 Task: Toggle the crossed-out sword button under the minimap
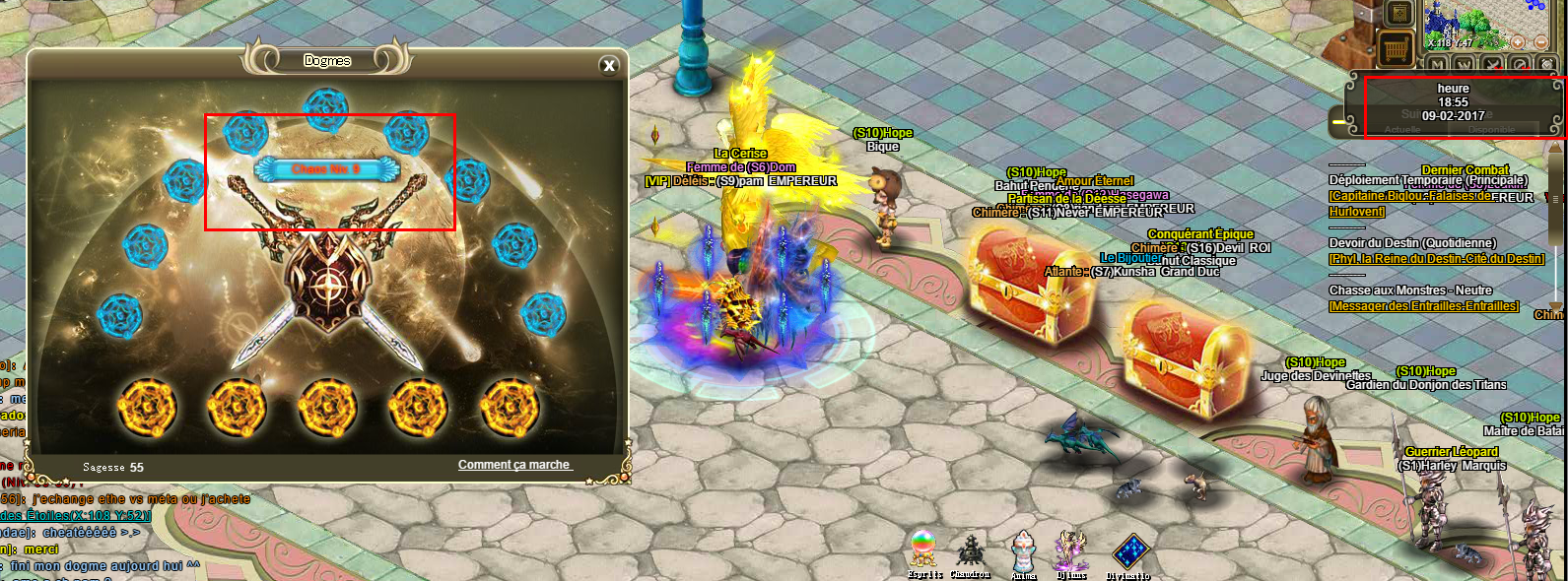tap(1494, 65)
